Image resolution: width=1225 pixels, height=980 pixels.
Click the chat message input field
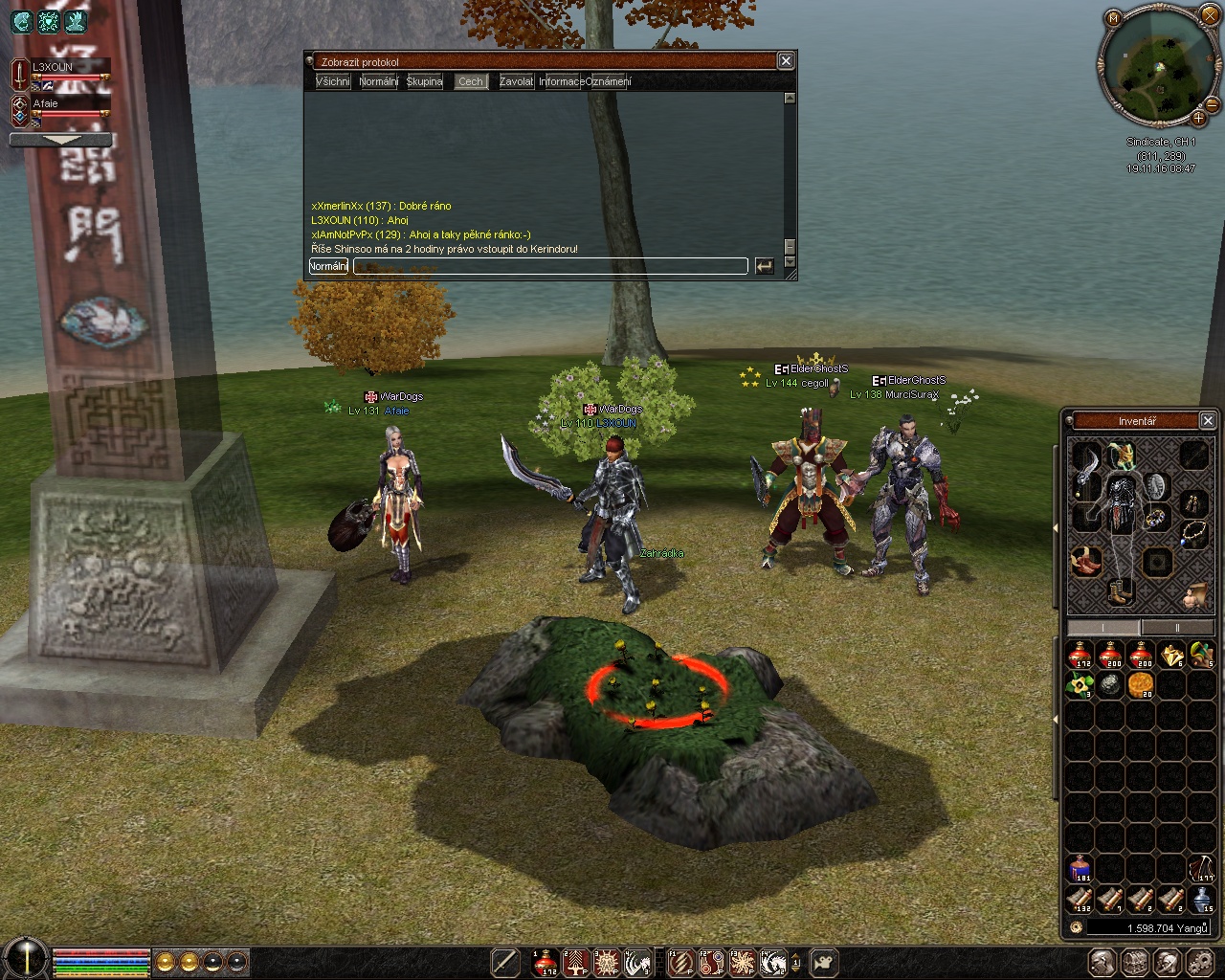click(550, 266)
